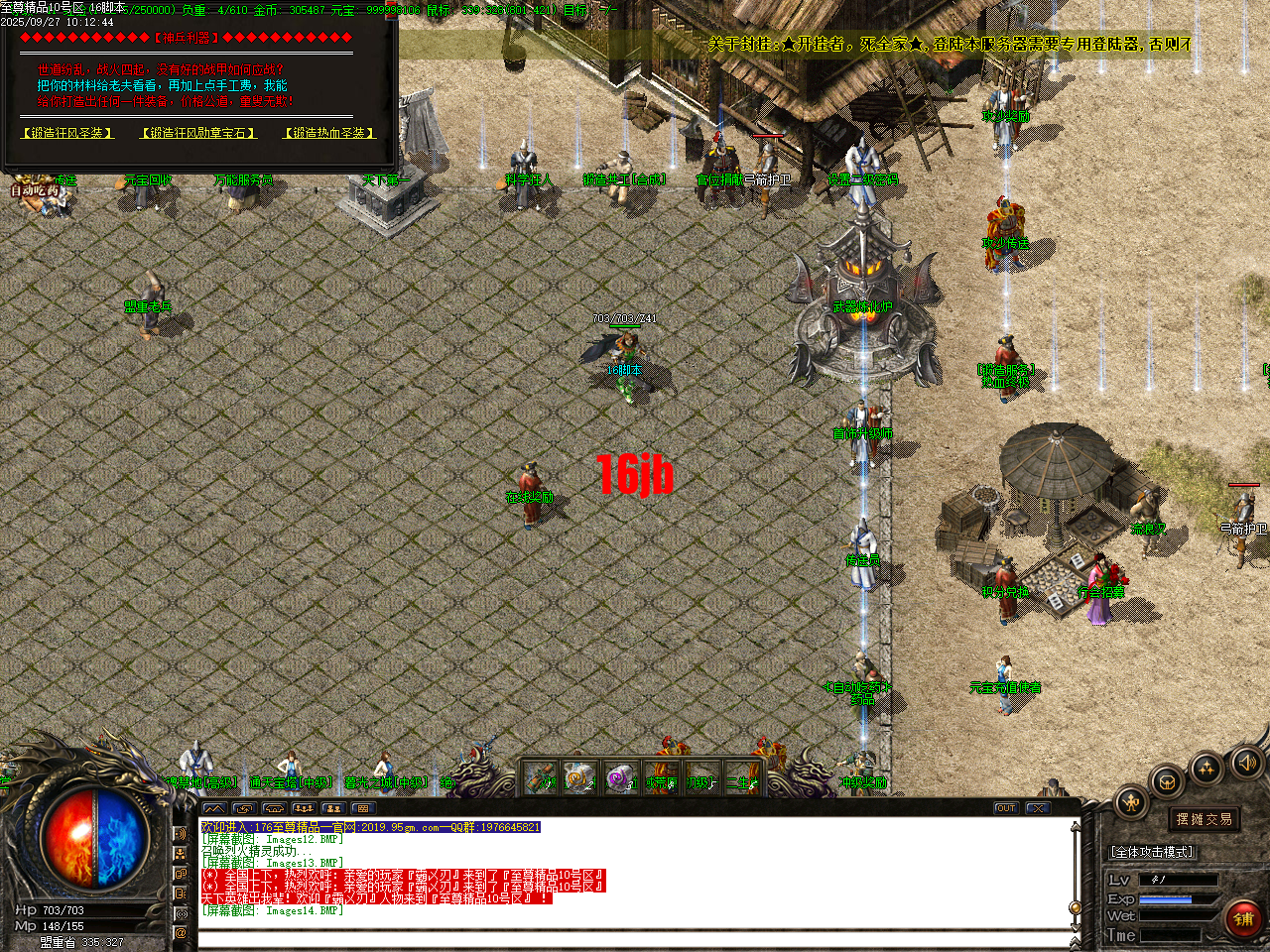Toggle the 全体攻击模式 attack mode
This screenshot has height=952, width=1270.
point(1152,851)
